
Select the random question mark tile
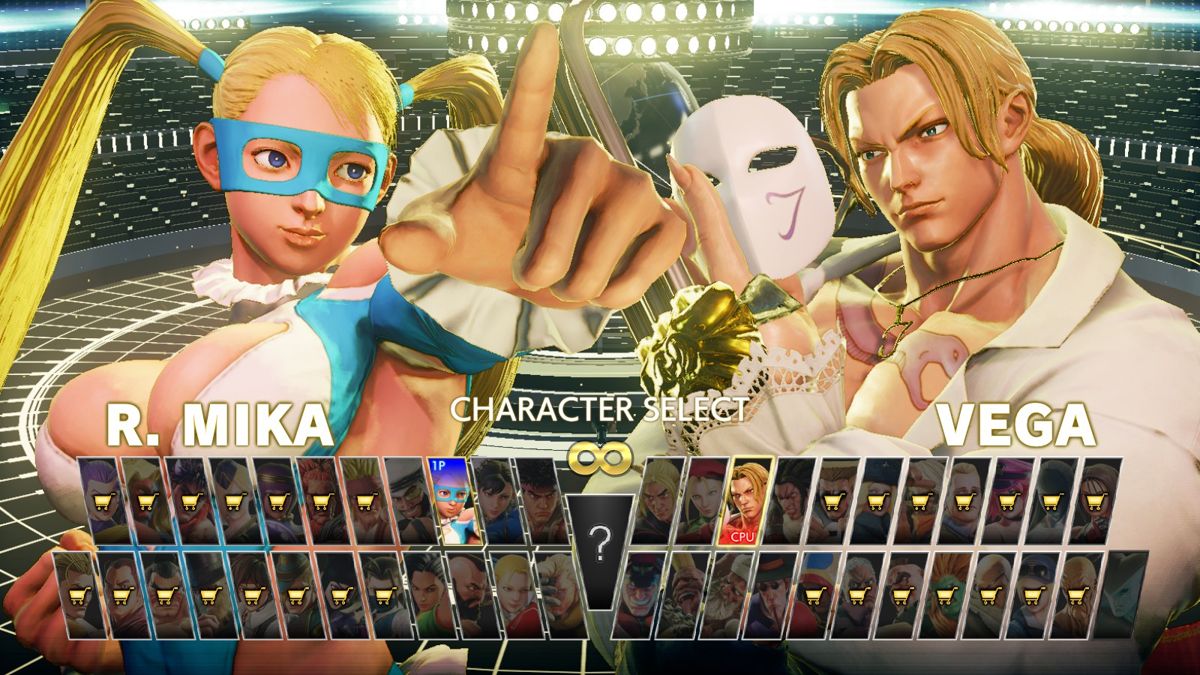click(x=599, y=550)
